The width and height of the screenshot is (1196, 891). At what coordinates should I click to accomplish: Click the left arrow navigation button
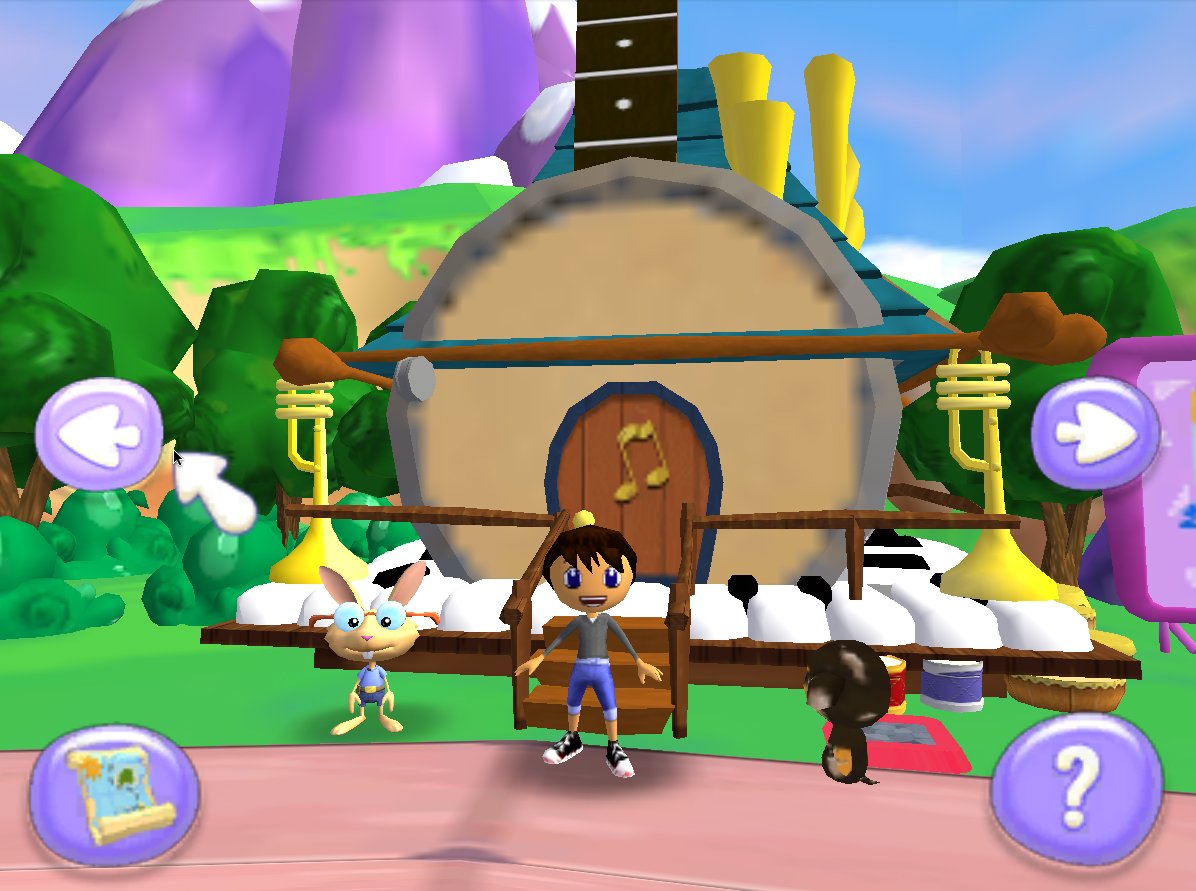[99, 434]
